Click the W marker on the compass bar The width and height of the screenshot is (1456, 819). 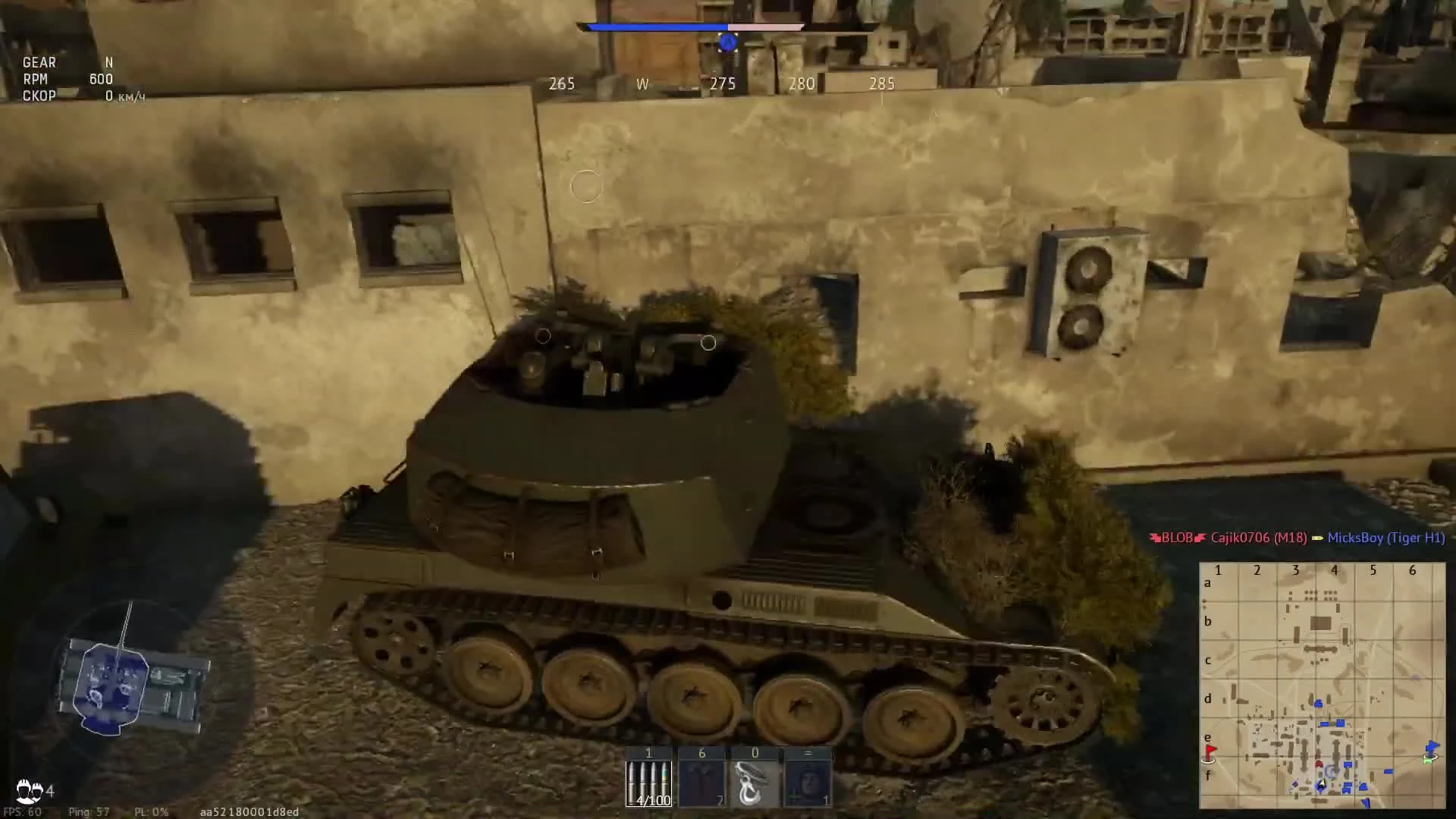coord(643,84)
